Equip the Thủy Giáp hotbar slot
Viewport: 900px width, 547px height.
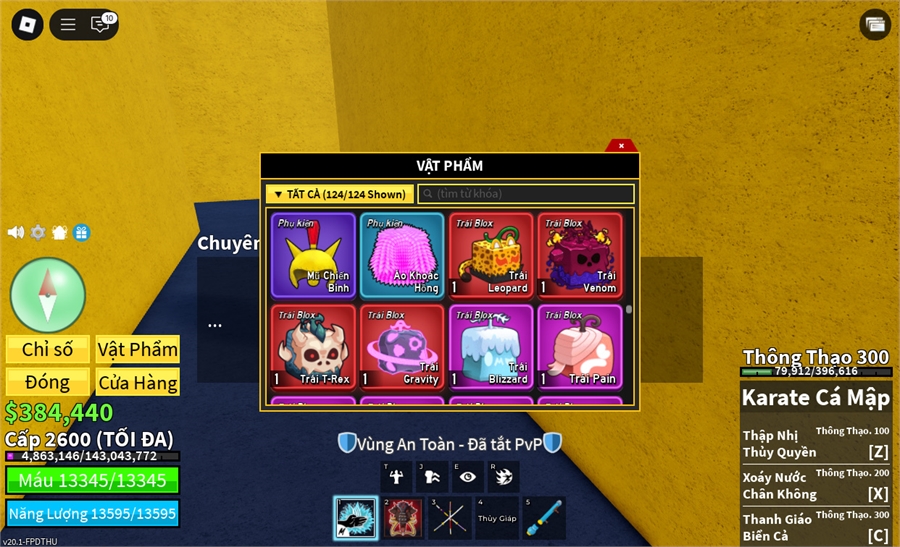pos(497,518)
